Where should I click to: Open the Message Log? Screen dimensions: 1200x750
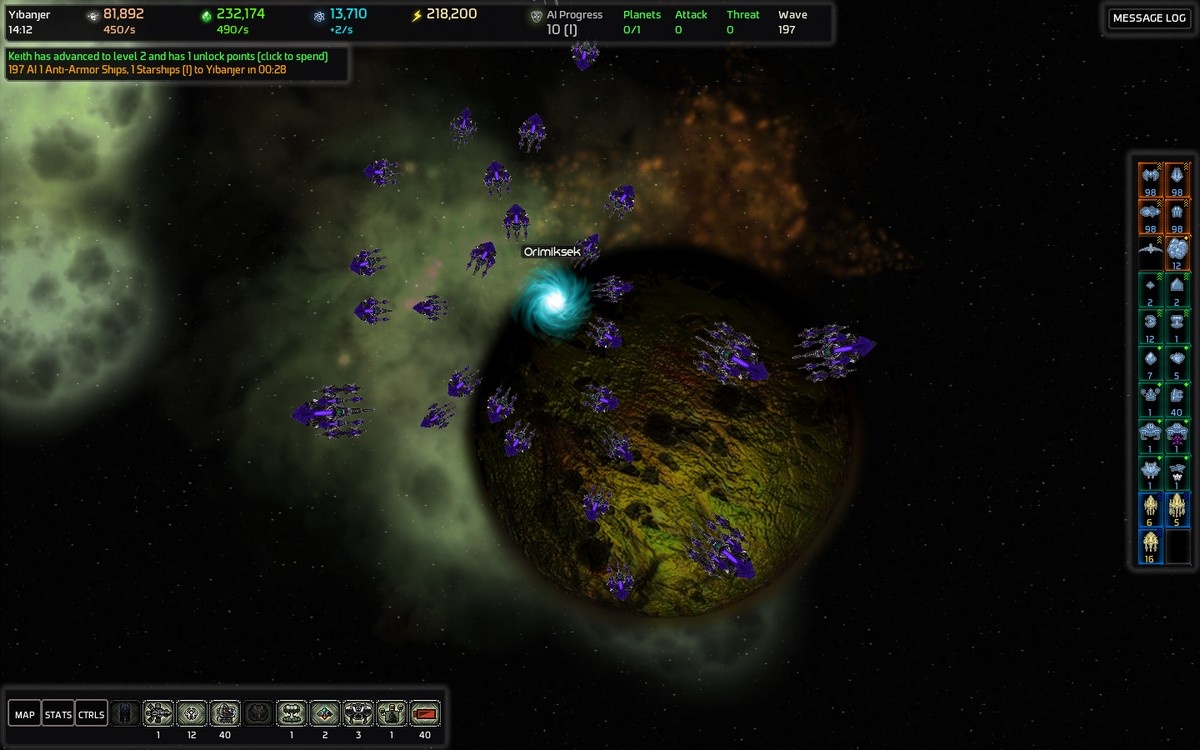click(x=1149, y=18)
